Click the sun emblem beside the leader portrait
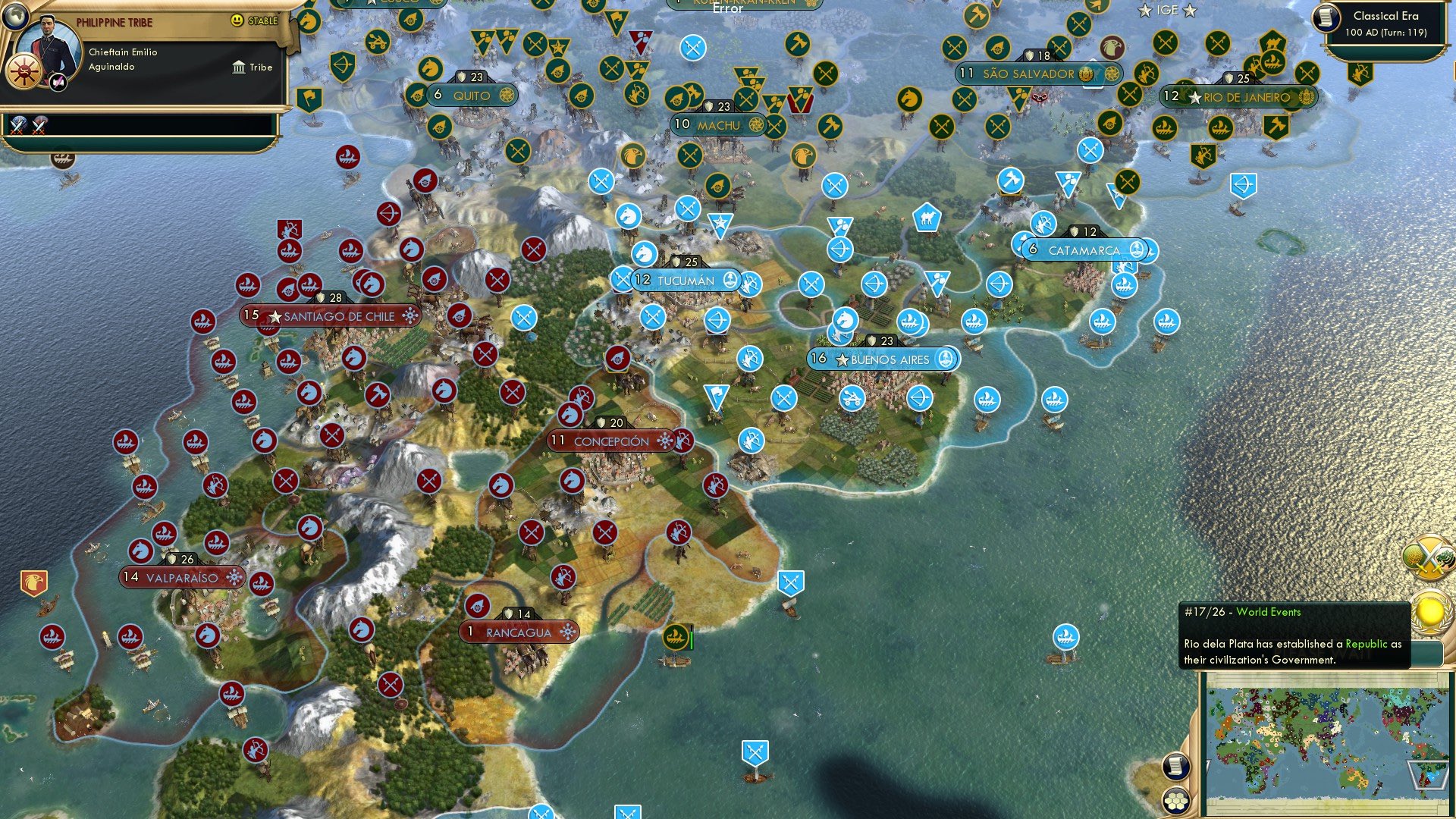The width and height of the screenshot is (1456, 819). point(24,72)
